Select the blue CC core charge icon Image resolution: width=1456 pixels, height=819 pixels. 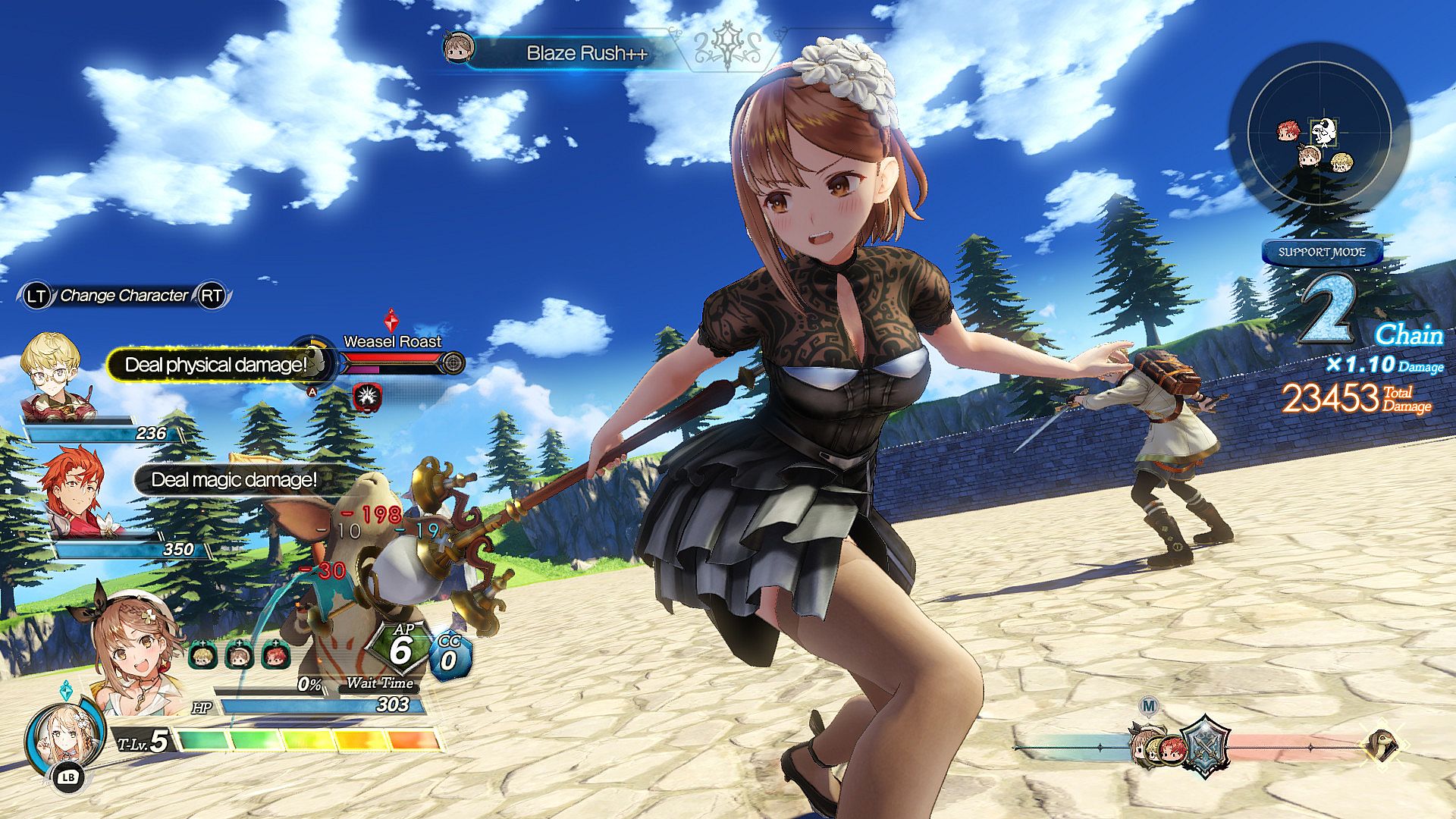[450, 655]
